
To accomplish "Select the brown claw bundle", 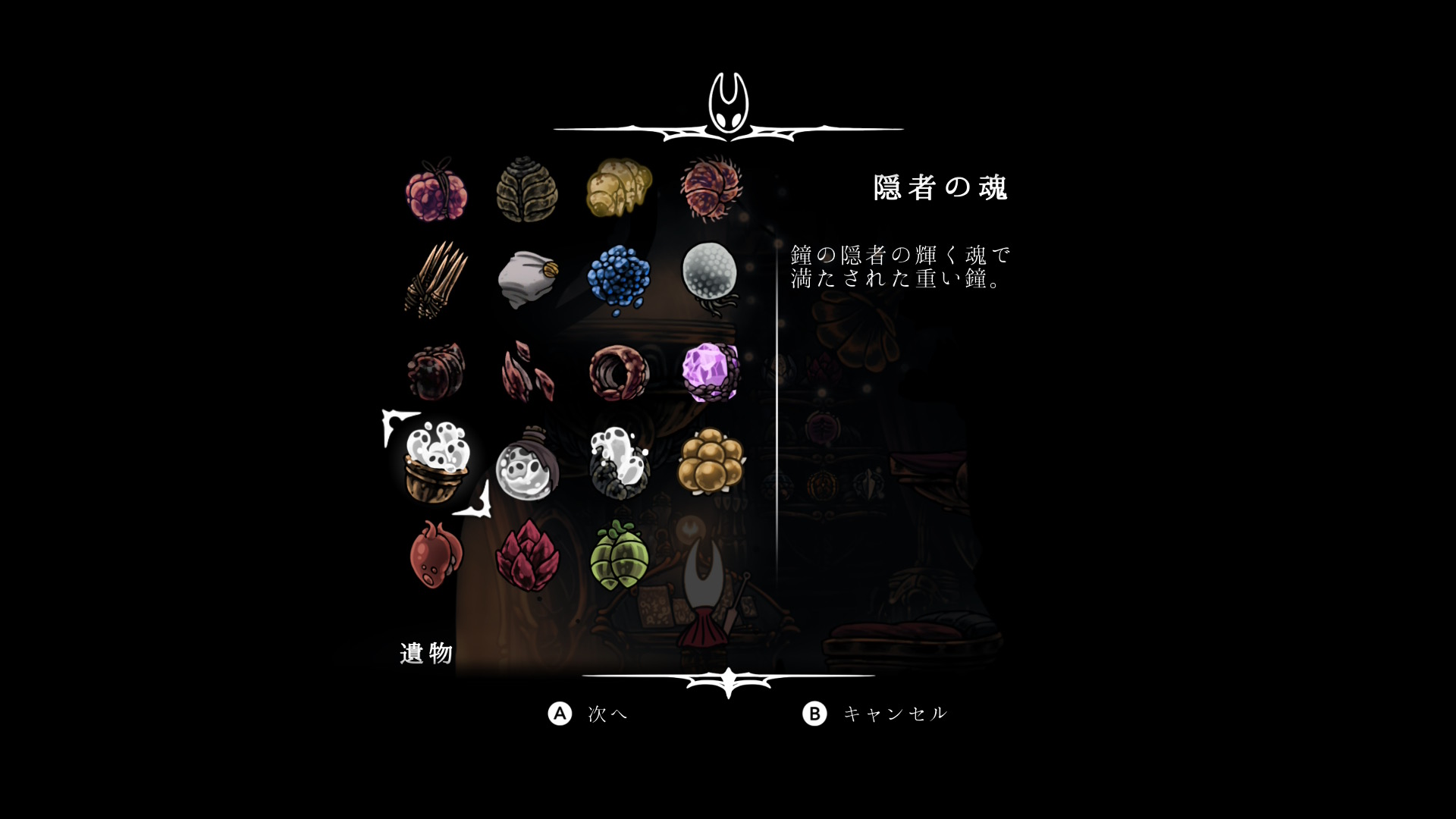I will (x=435, y=280).
